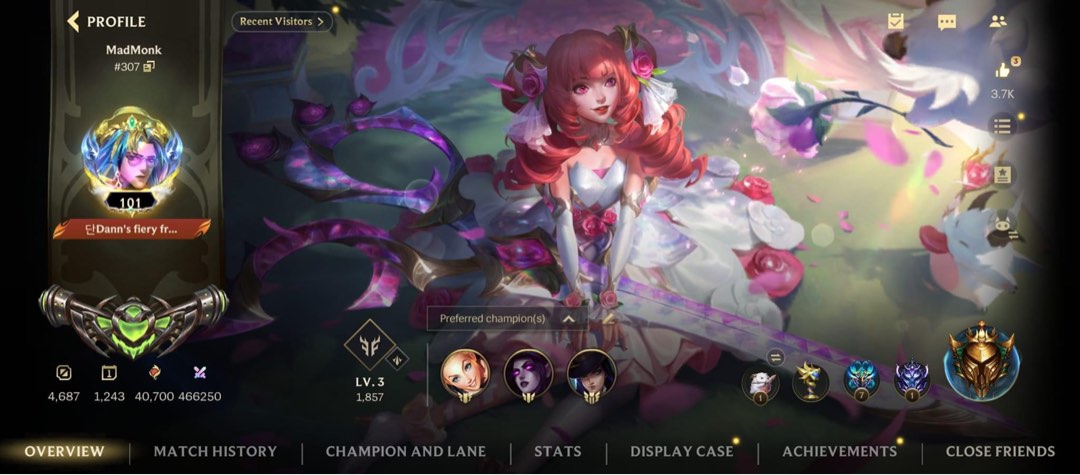View the Stats tab
The image size is (1080, 475).
[x=557, y=452]
